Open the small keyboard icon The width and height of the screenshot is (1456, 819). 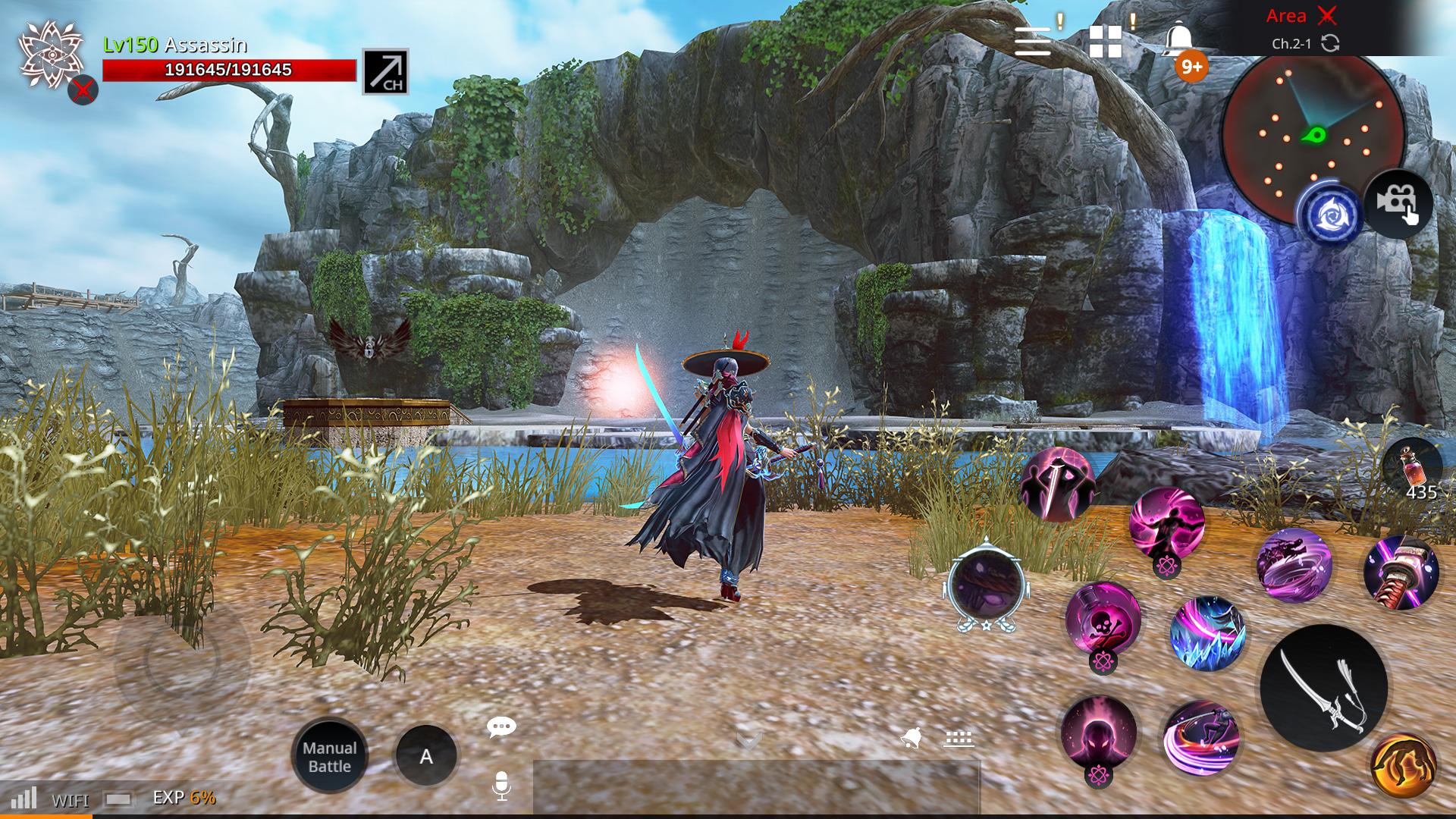[959, 738]
